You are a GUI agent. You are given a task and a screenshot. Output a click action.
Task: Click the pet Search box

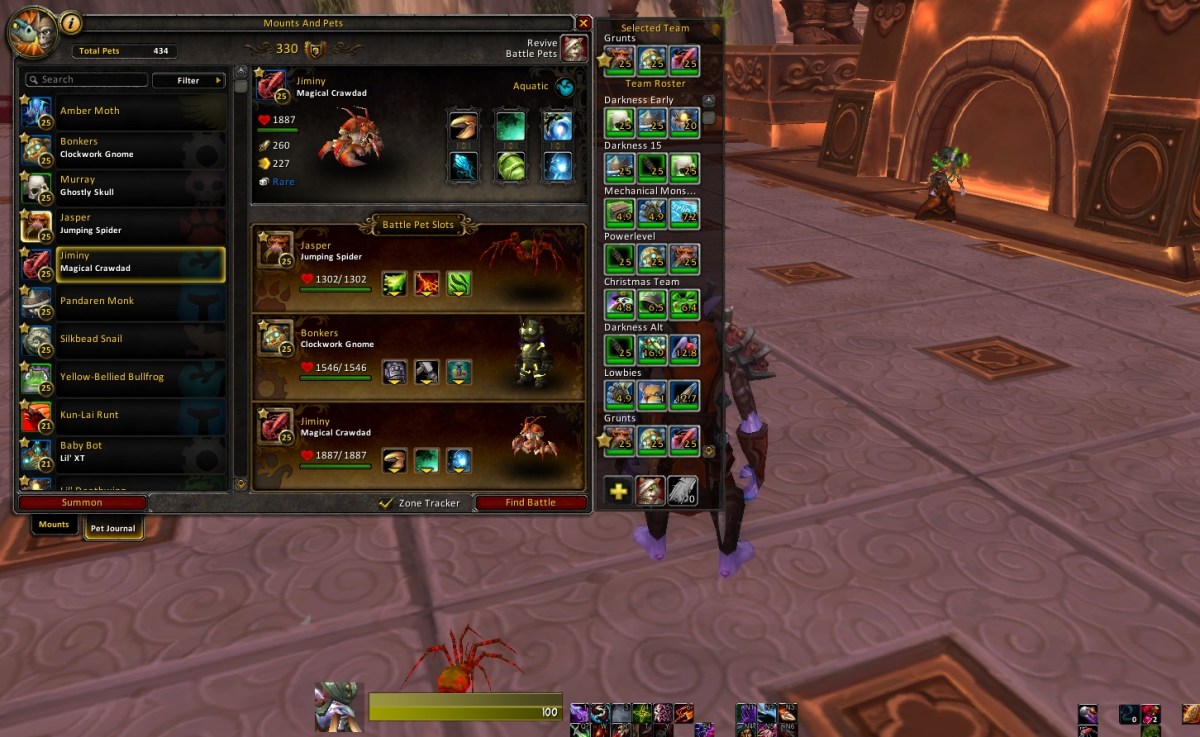pos(86,80)
